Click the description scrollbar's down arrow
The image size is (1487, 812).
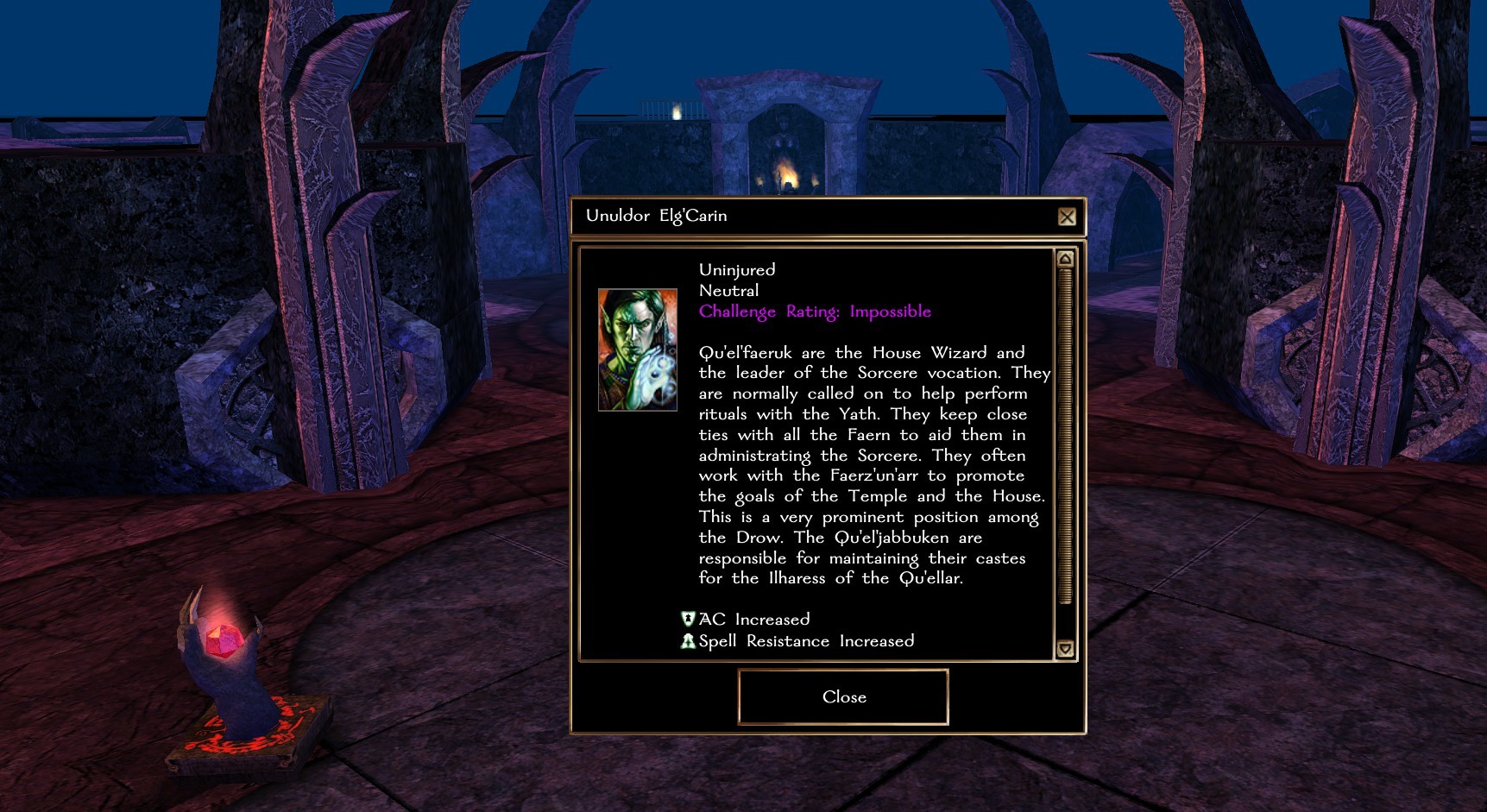1065,649
